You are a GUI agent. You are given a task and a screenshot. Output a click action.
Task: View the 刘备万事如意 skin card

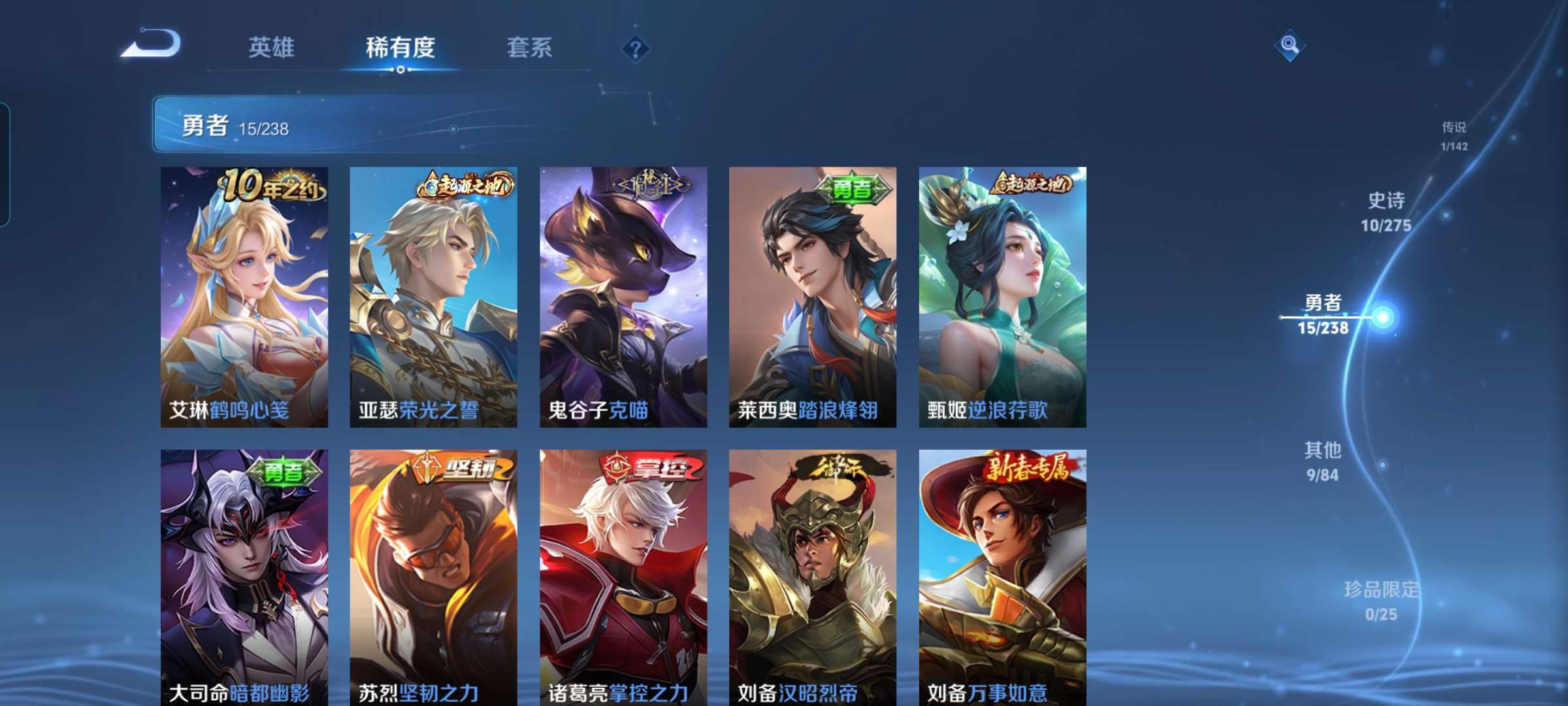[x=1002, y=577]
